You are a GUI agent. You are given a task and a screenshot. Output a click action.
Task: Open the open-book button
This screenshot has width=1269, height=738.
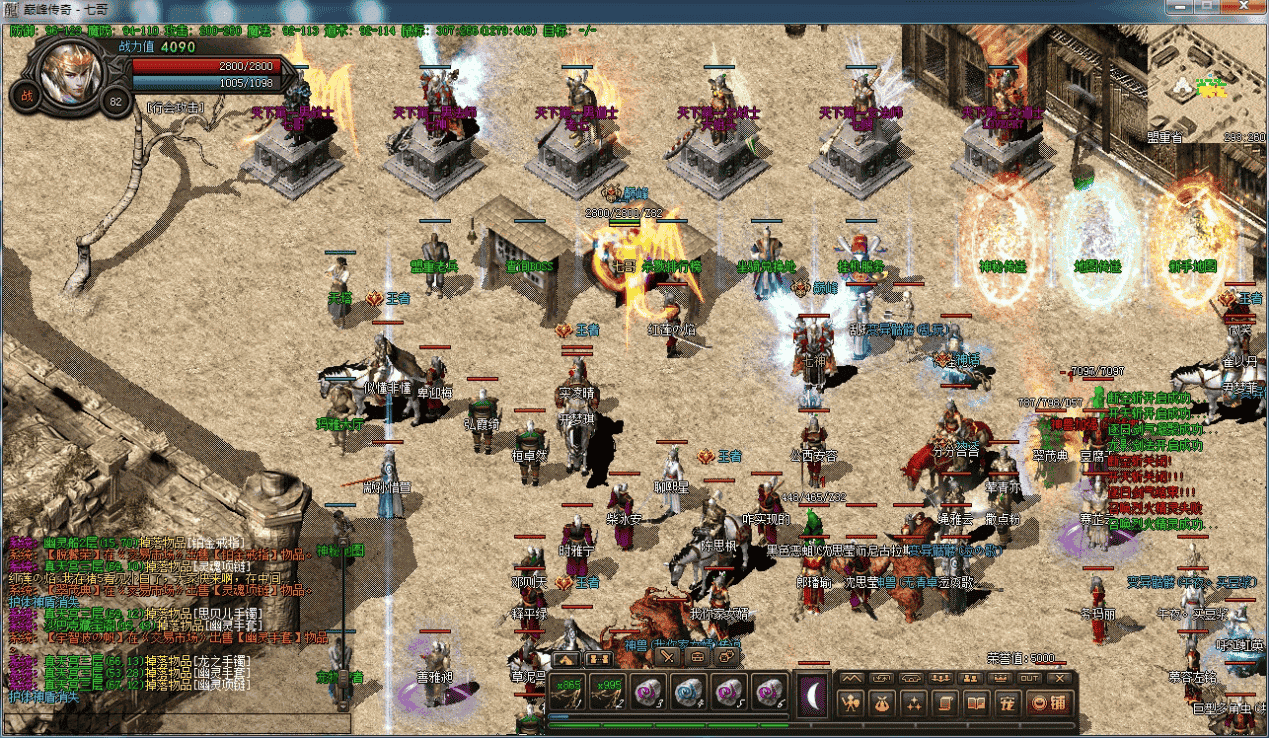976,704
